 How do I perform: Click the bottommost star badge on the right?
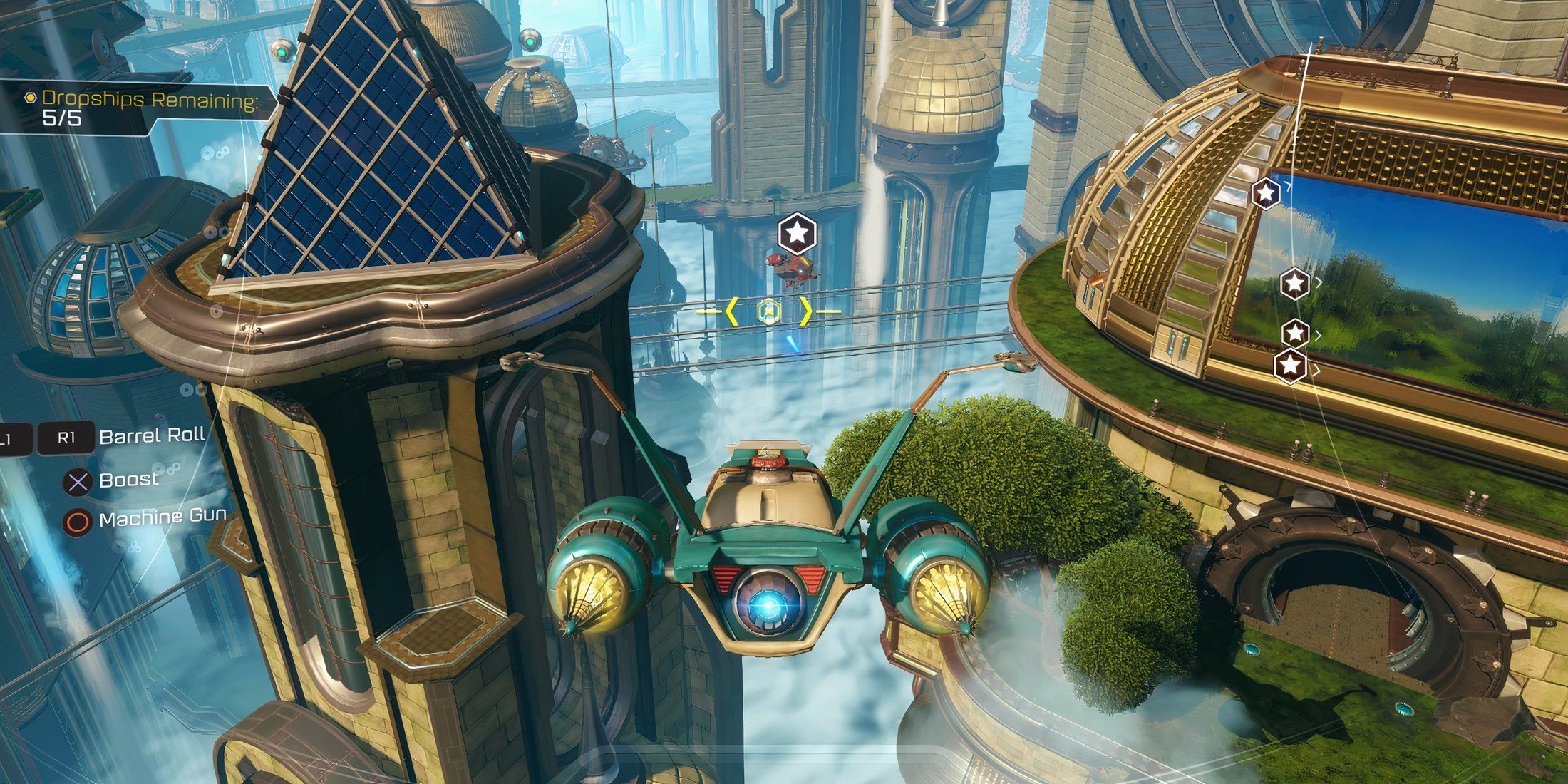pos(1290,366)
